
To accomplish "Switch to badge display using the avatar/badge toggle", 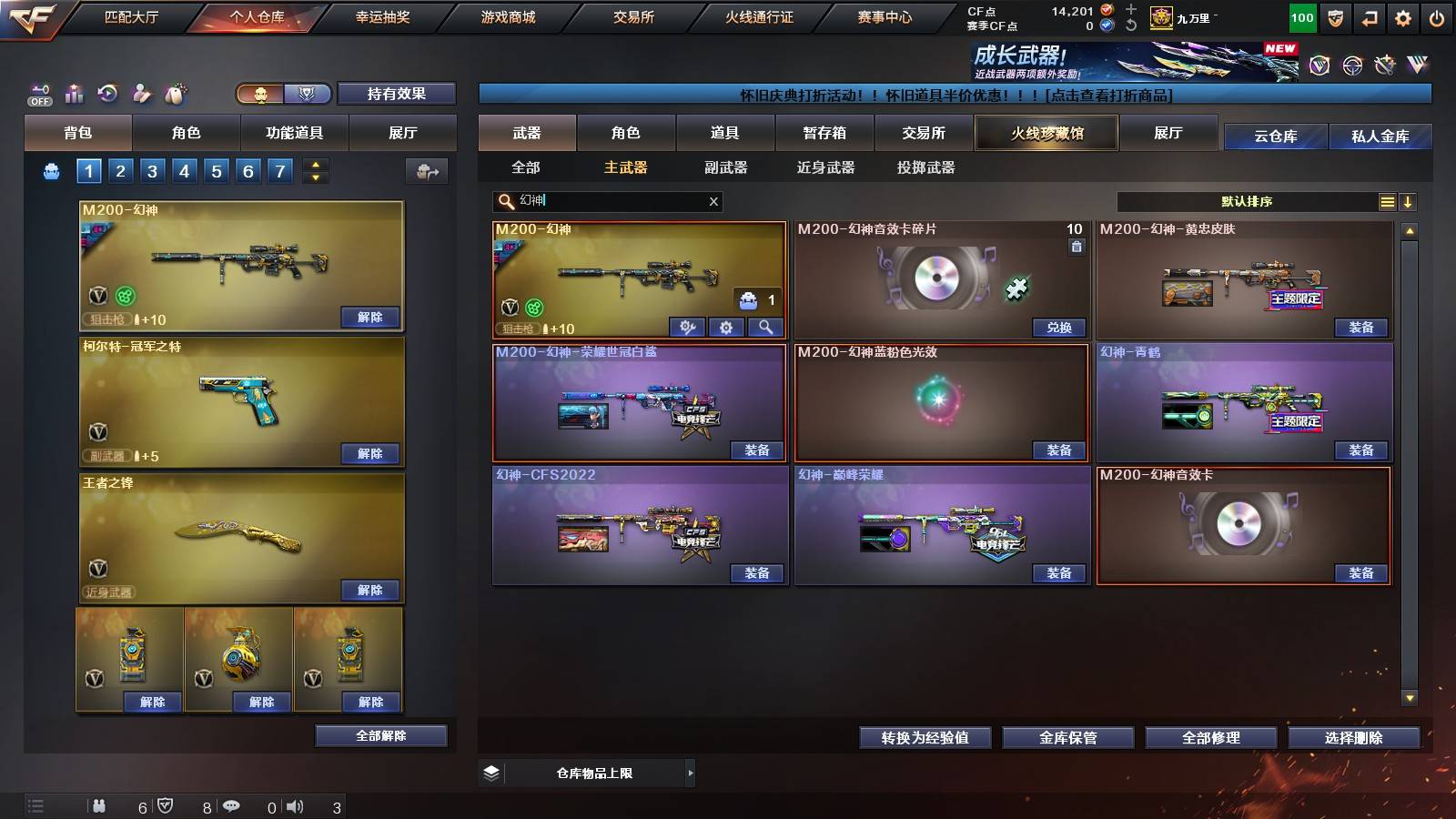I will pyautogui.click(x=308, y=94).
